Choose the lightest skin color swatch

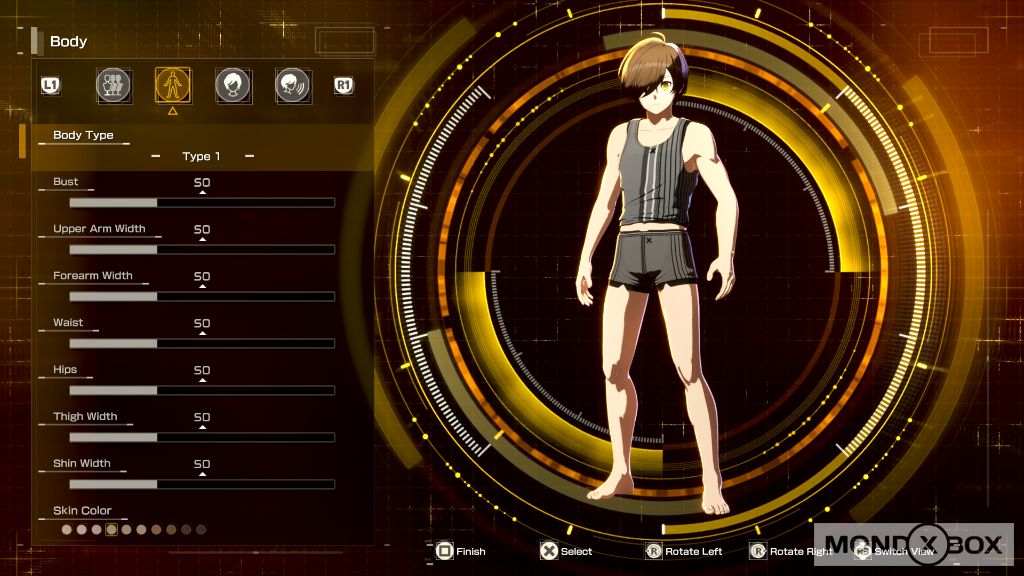tap(67, 530)
